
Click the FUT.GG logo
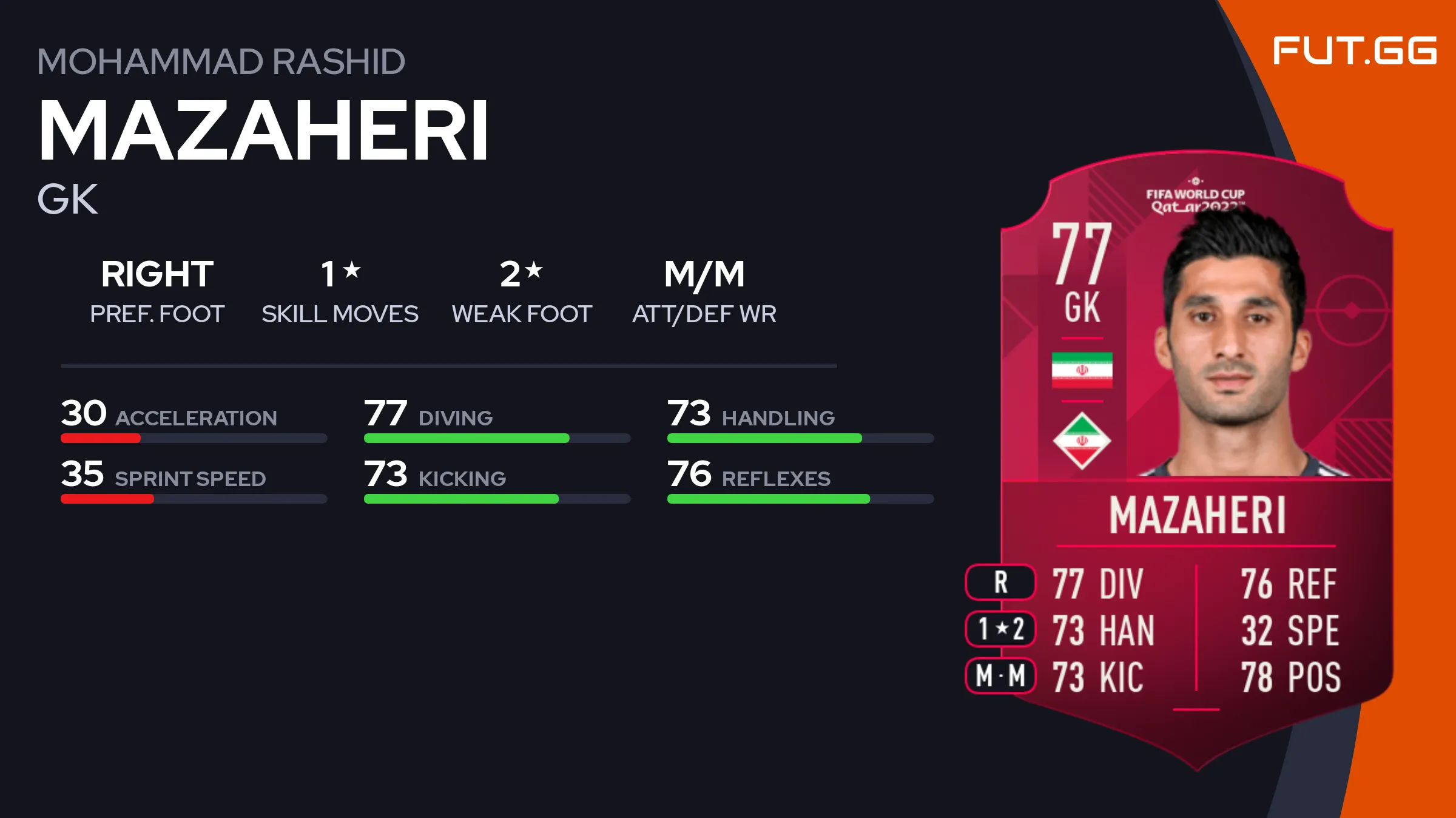(1354, 51)
